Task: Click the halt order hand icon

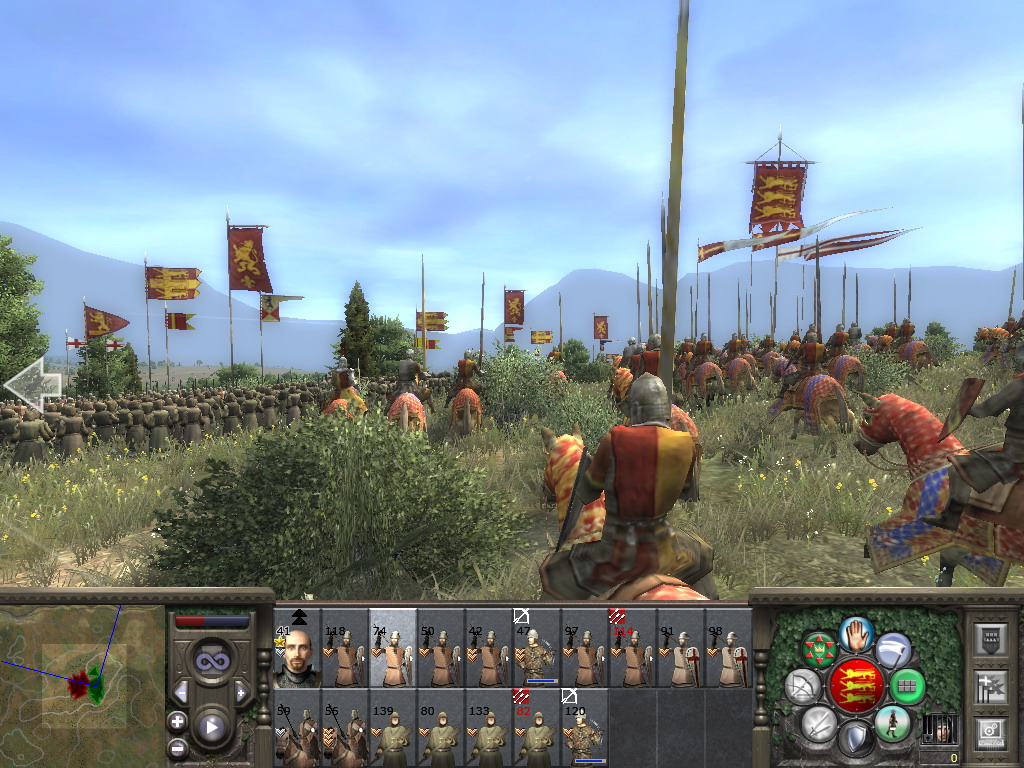Action: [856, 635]
